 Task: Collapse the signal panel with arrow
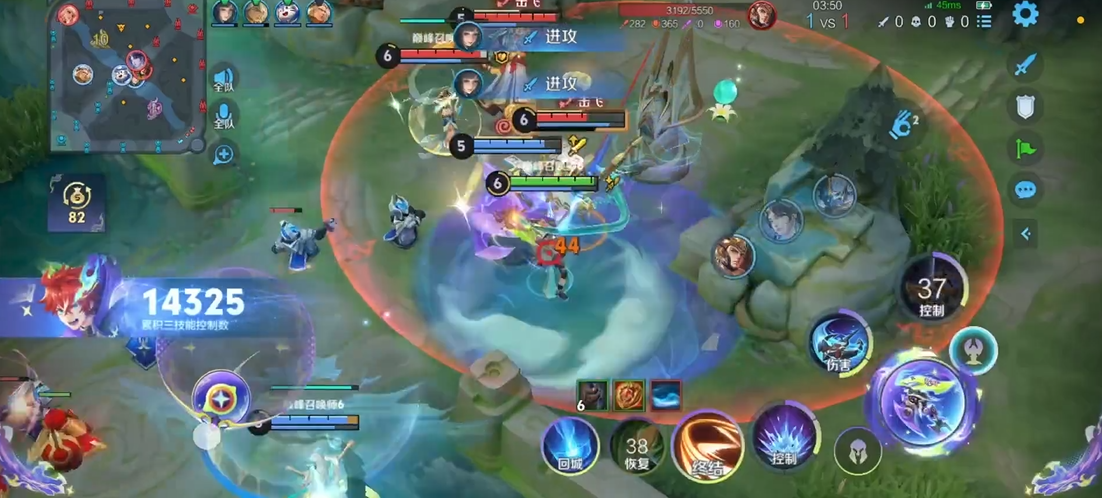pyautogui.click(x=1025, y=234)
